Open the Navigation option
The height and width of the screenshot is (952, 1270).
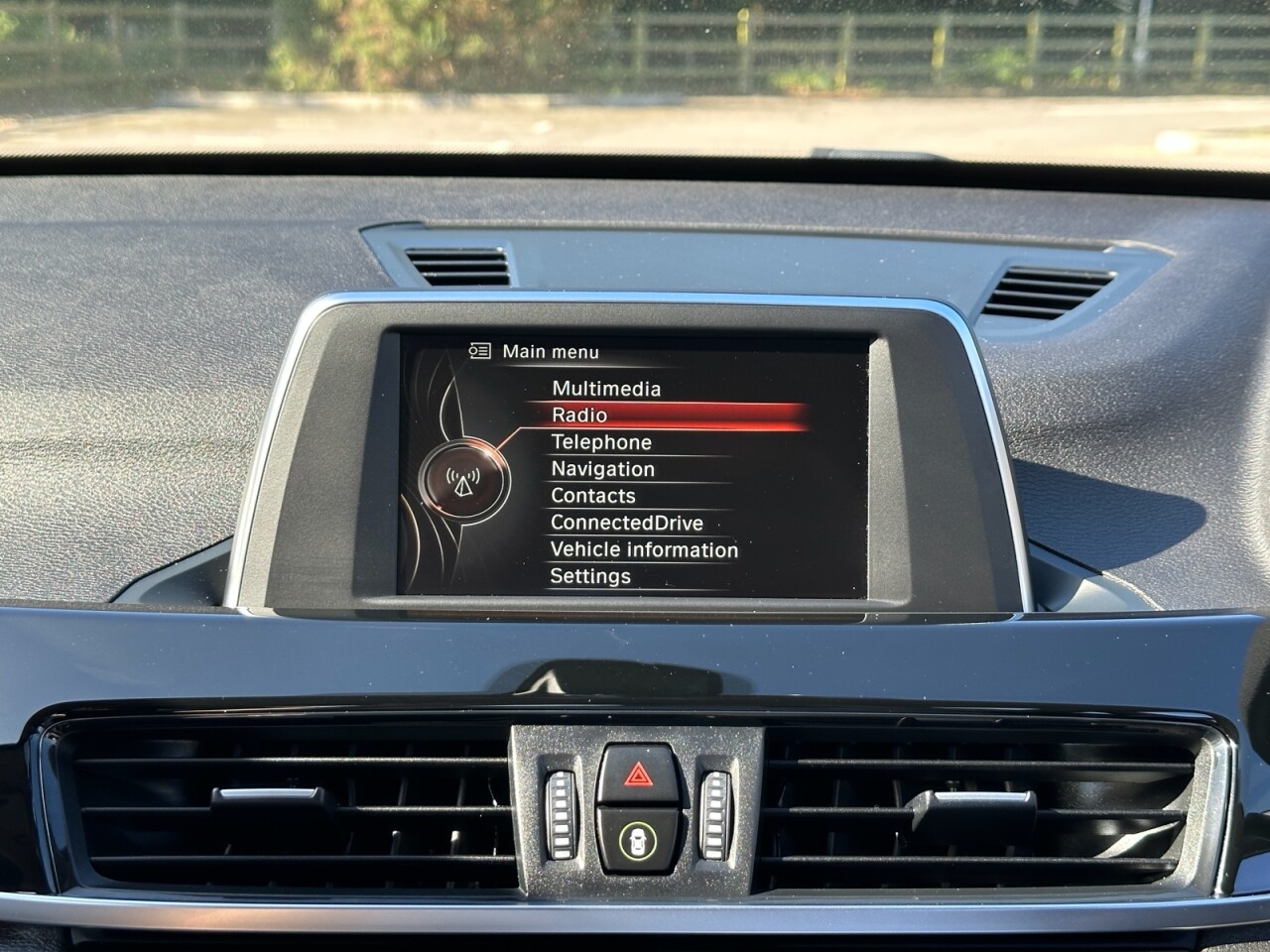tap(602, 469)
